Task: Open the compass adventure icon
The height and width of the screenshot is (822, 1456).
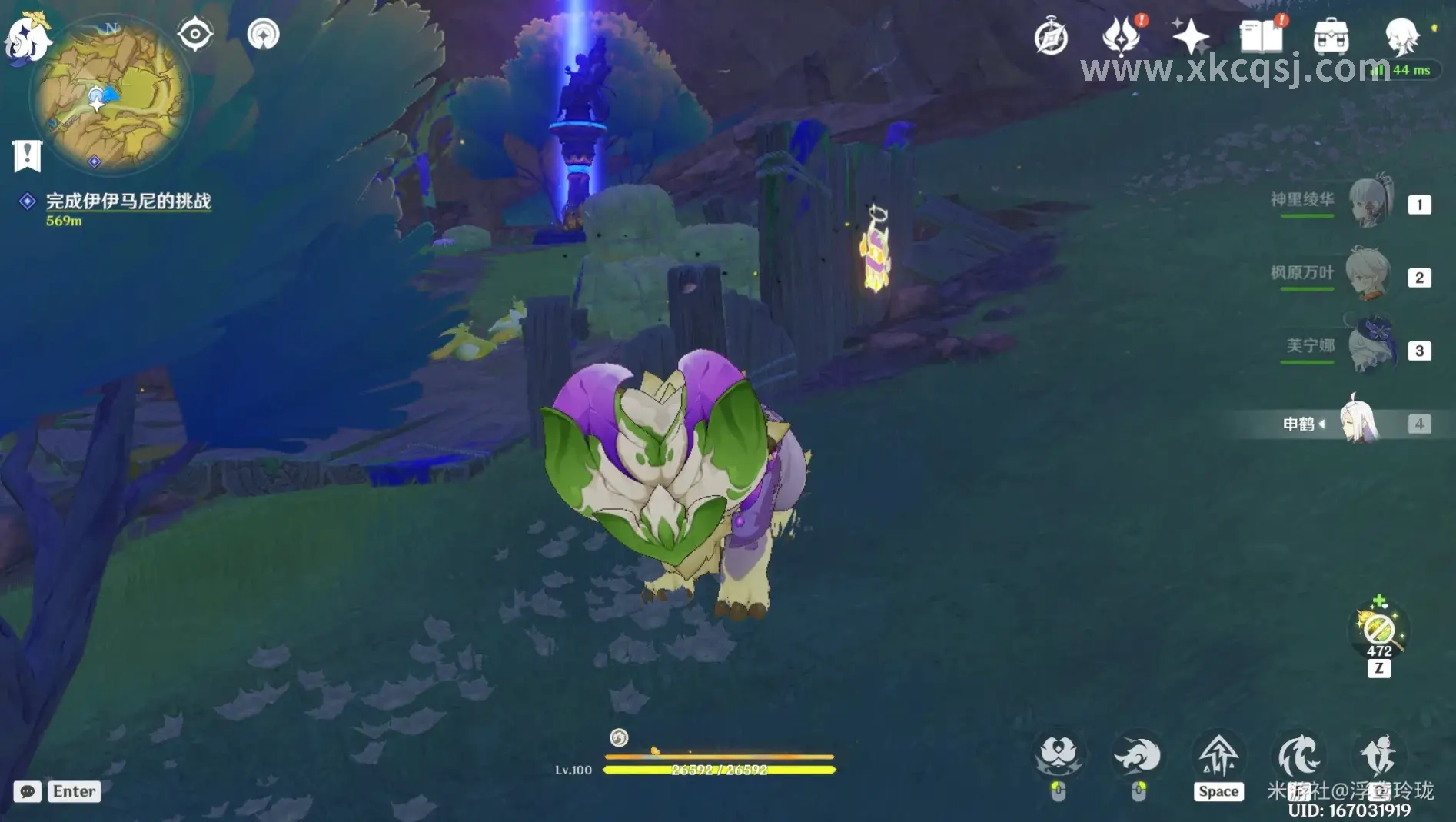Action: click(x=1051, y=37)
